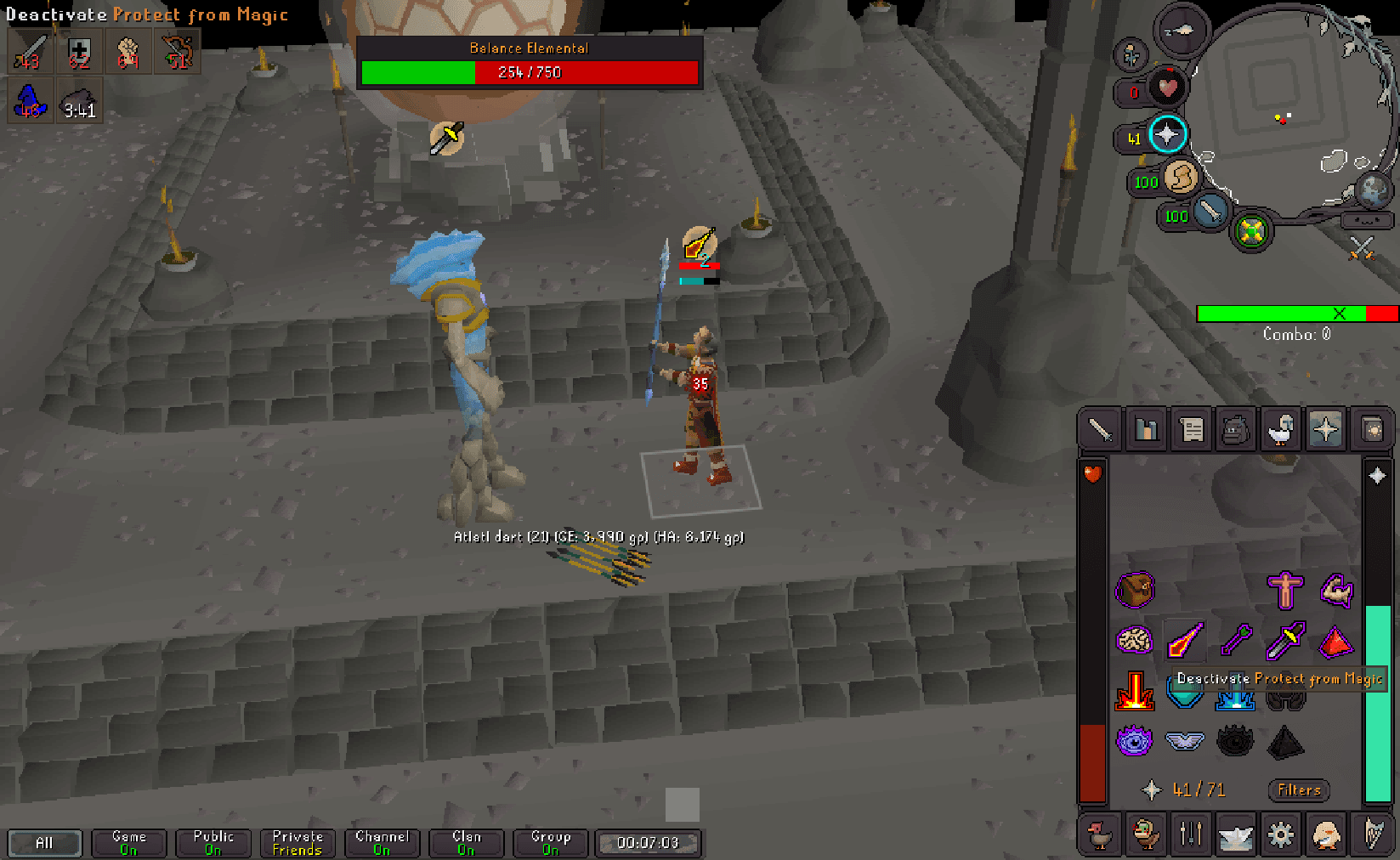This screenshot has height=860, width=1400.
Task: Toggle run with the run energy orb
Action: (x=1181, y=178)
